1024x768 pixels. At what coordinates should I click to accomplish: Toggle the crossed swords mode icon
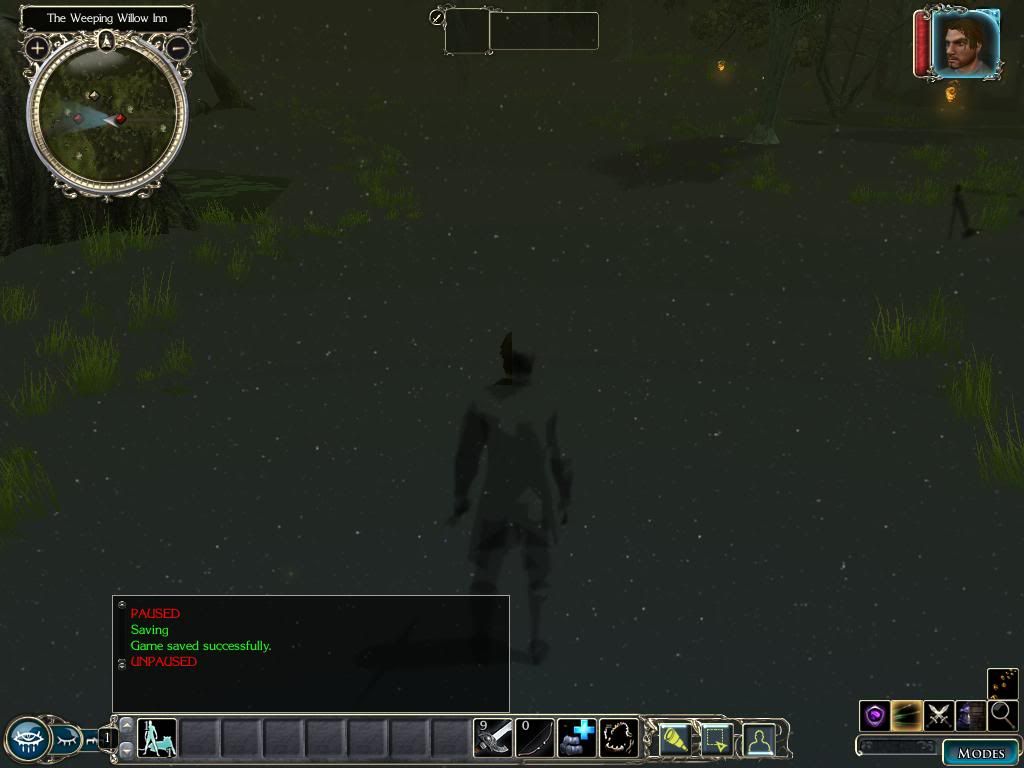(x=939, y=715)
